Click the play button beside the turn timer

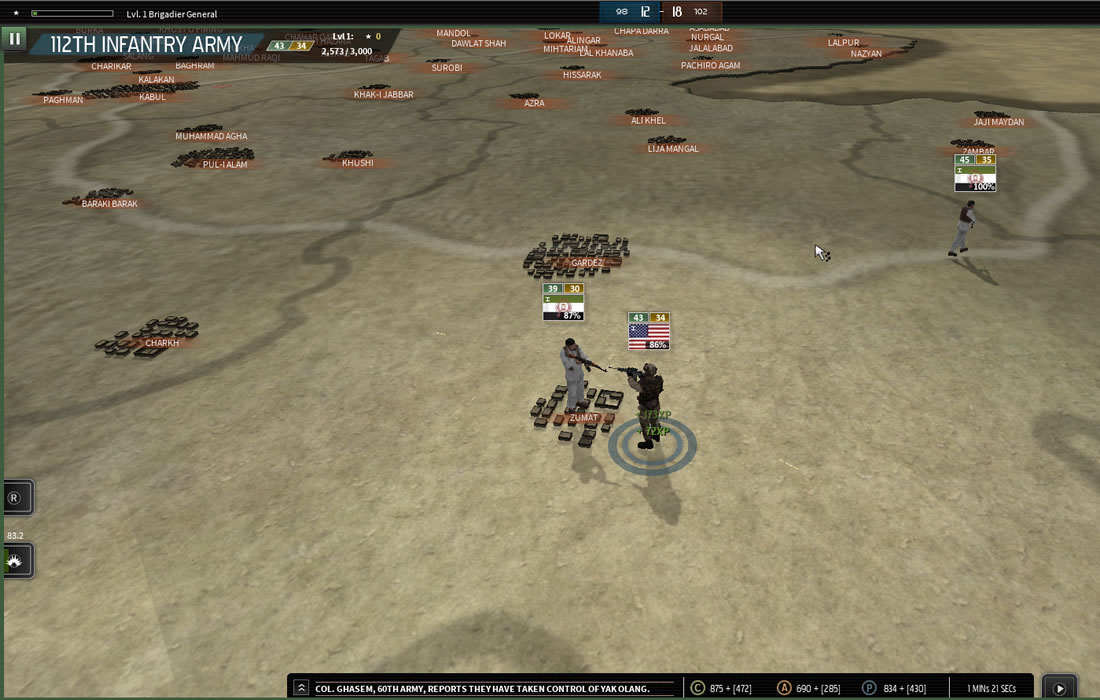tap(1059, 688)
